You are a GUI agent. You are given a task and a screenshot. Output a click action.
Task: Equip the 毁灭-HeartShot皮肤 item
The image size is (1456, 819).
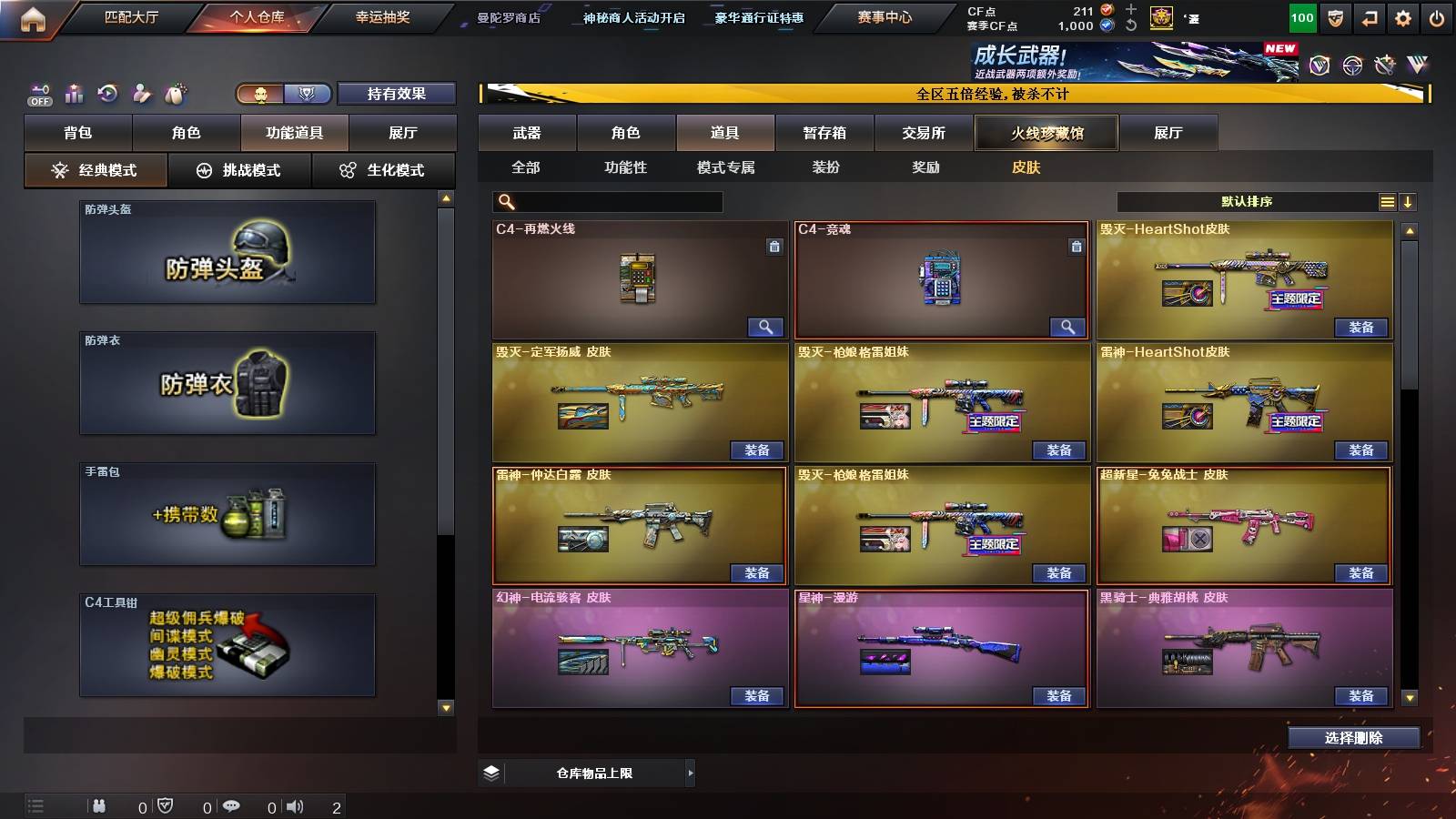(1362, 327)
